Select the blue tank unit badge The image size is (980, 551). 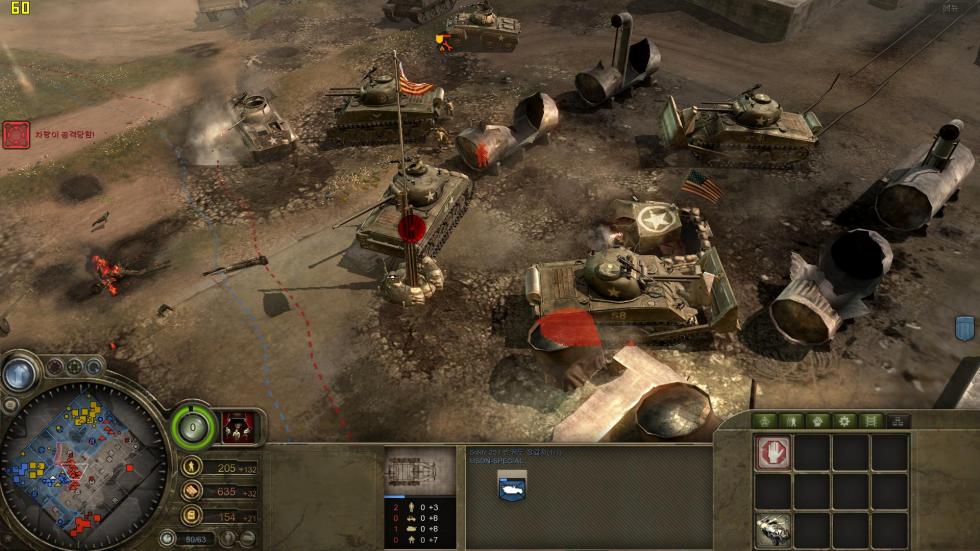[513, 486]
